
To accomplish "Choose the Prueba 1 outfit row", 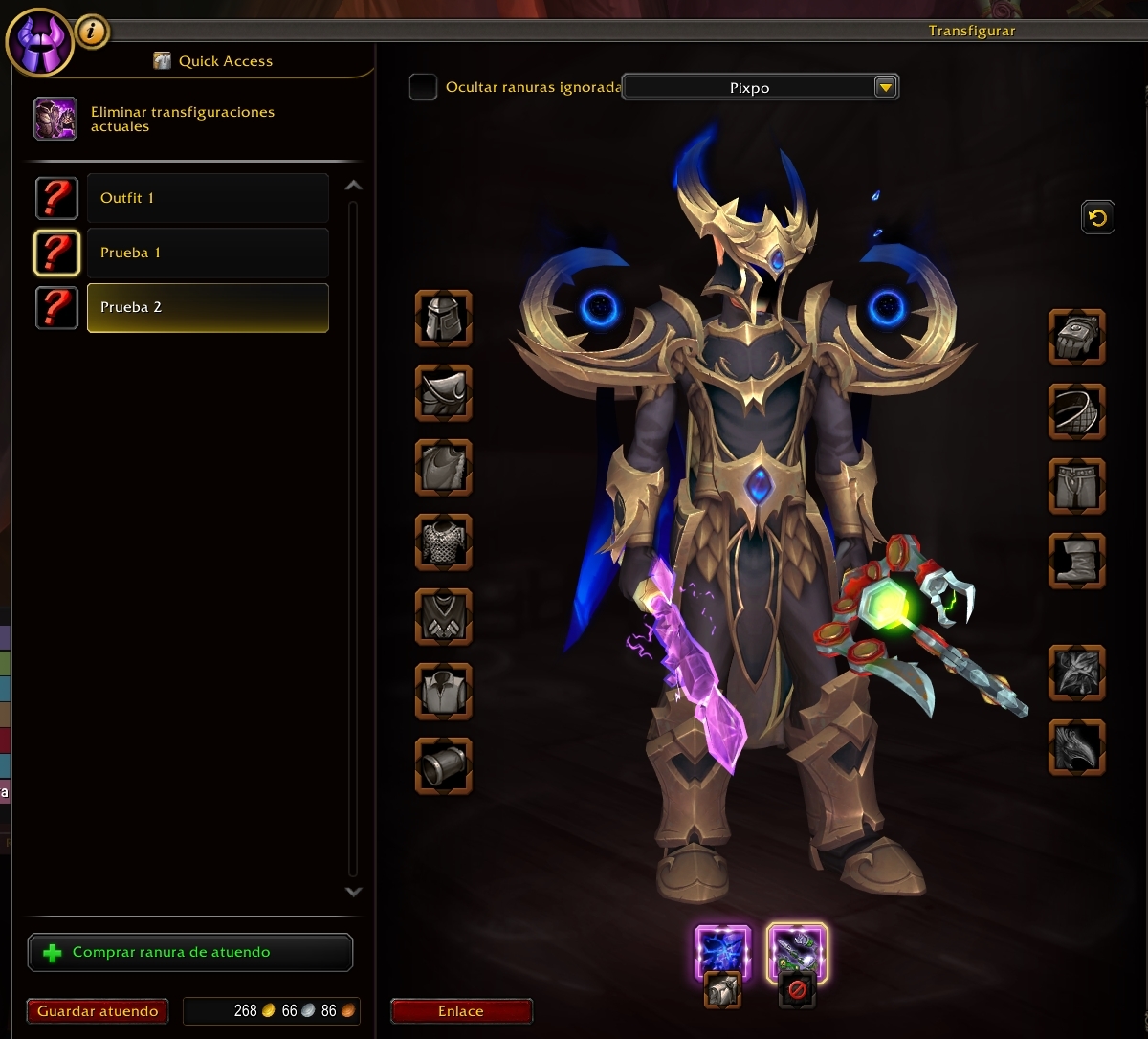I will click(x=208, y=253).
